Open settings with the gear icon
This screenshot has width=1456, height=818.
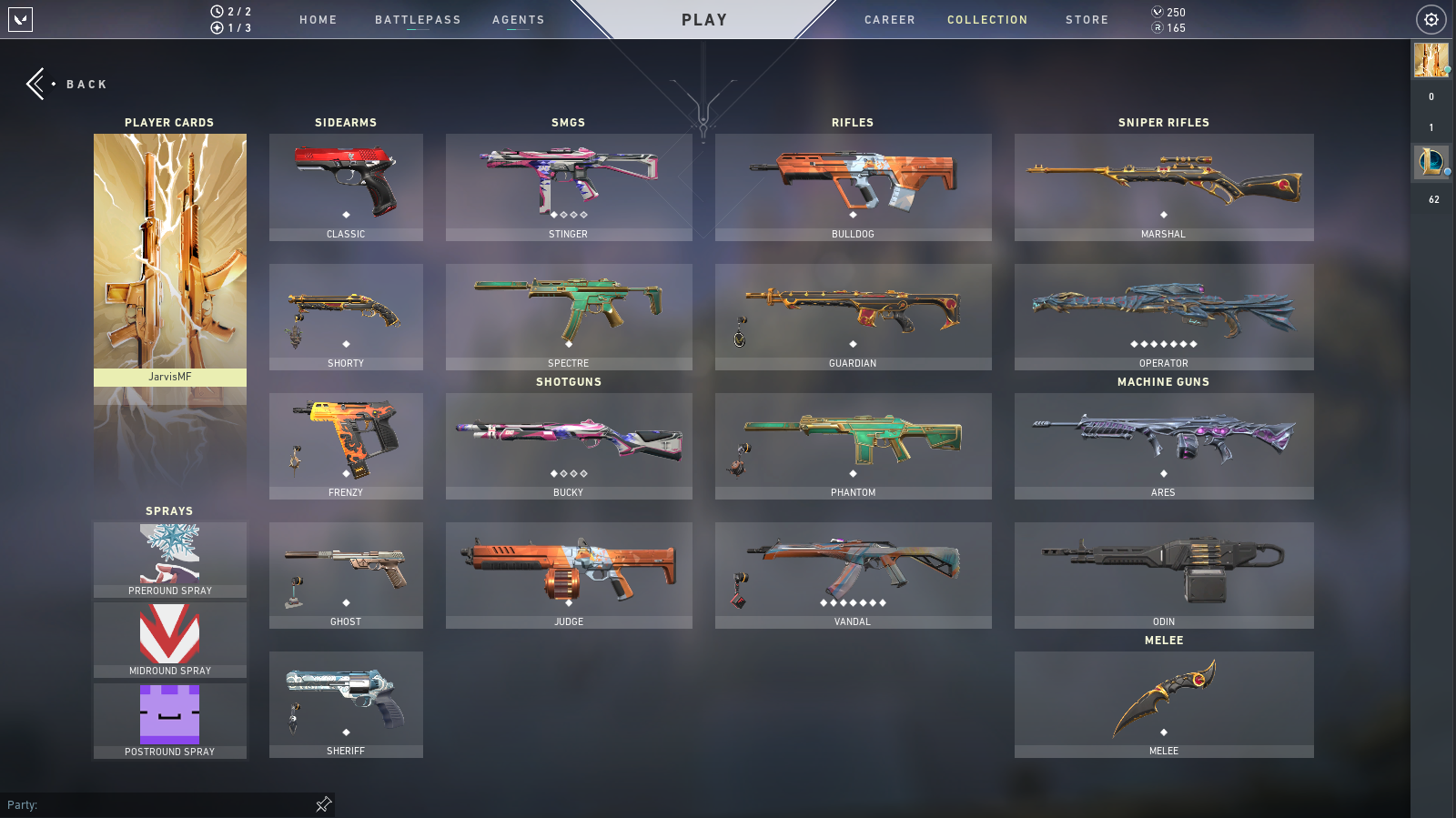(1431, 20)
